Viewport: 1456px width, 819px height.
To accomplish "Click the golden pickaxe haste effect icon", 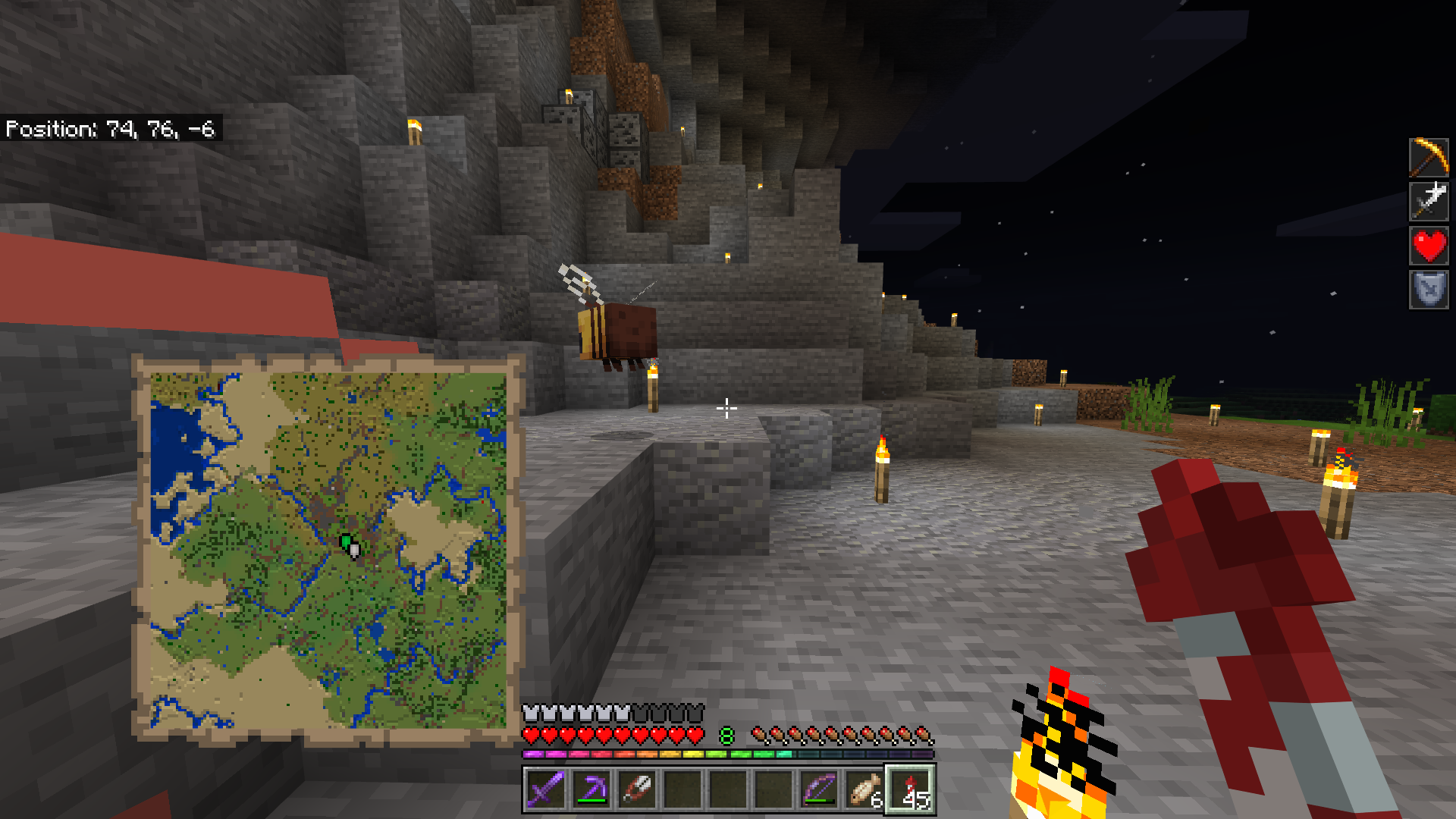I will tap(1429, 157).
